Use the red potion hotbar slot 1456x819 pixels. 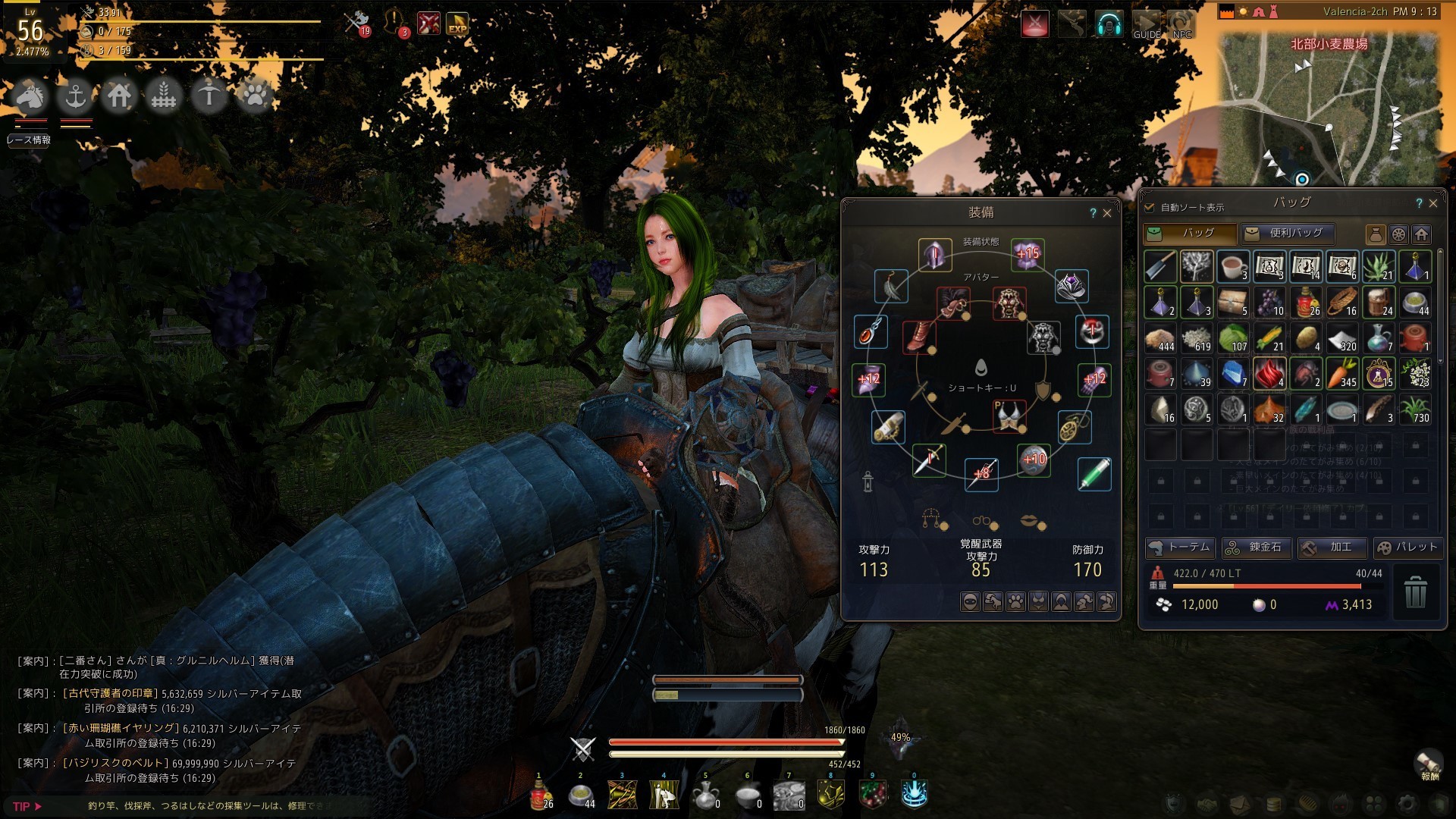click(x=541, y=795)
